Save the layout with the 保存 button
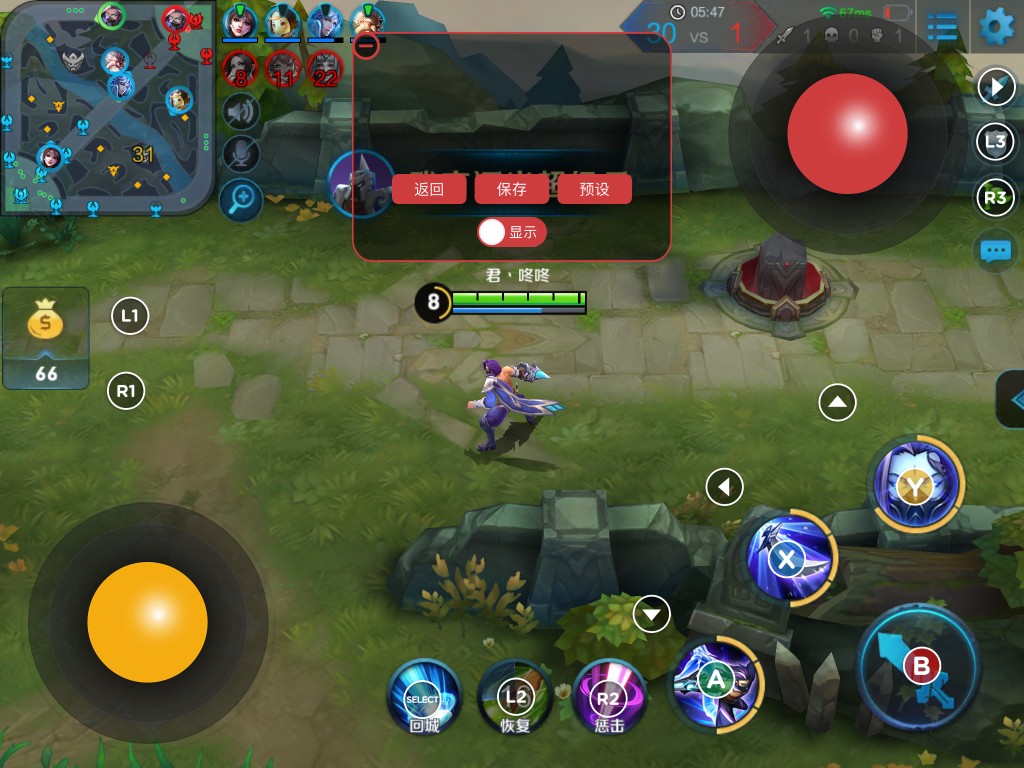Screen dimensions: 1024x768 click(511, 189)
